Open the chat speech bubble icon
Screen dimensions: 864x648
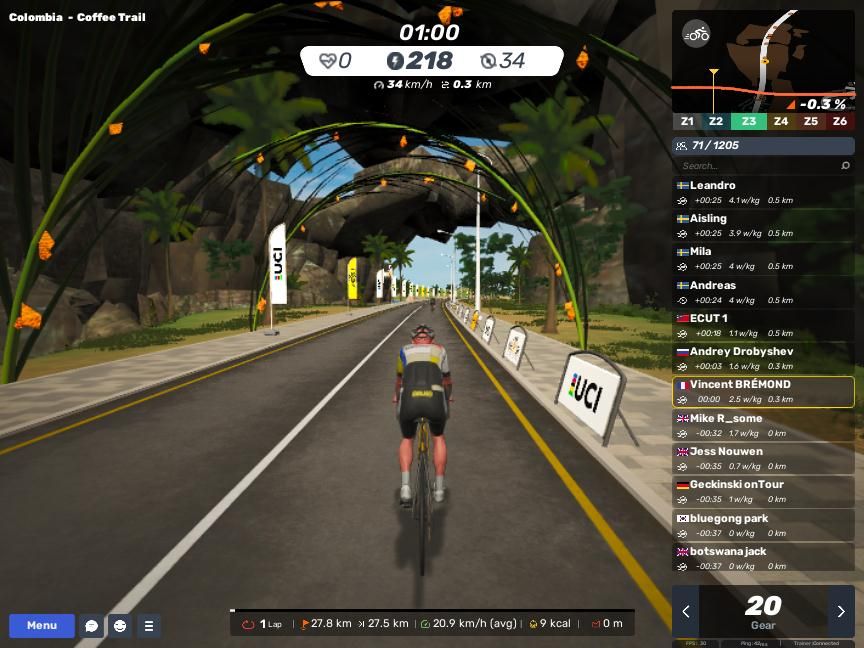tap(91, 626)
